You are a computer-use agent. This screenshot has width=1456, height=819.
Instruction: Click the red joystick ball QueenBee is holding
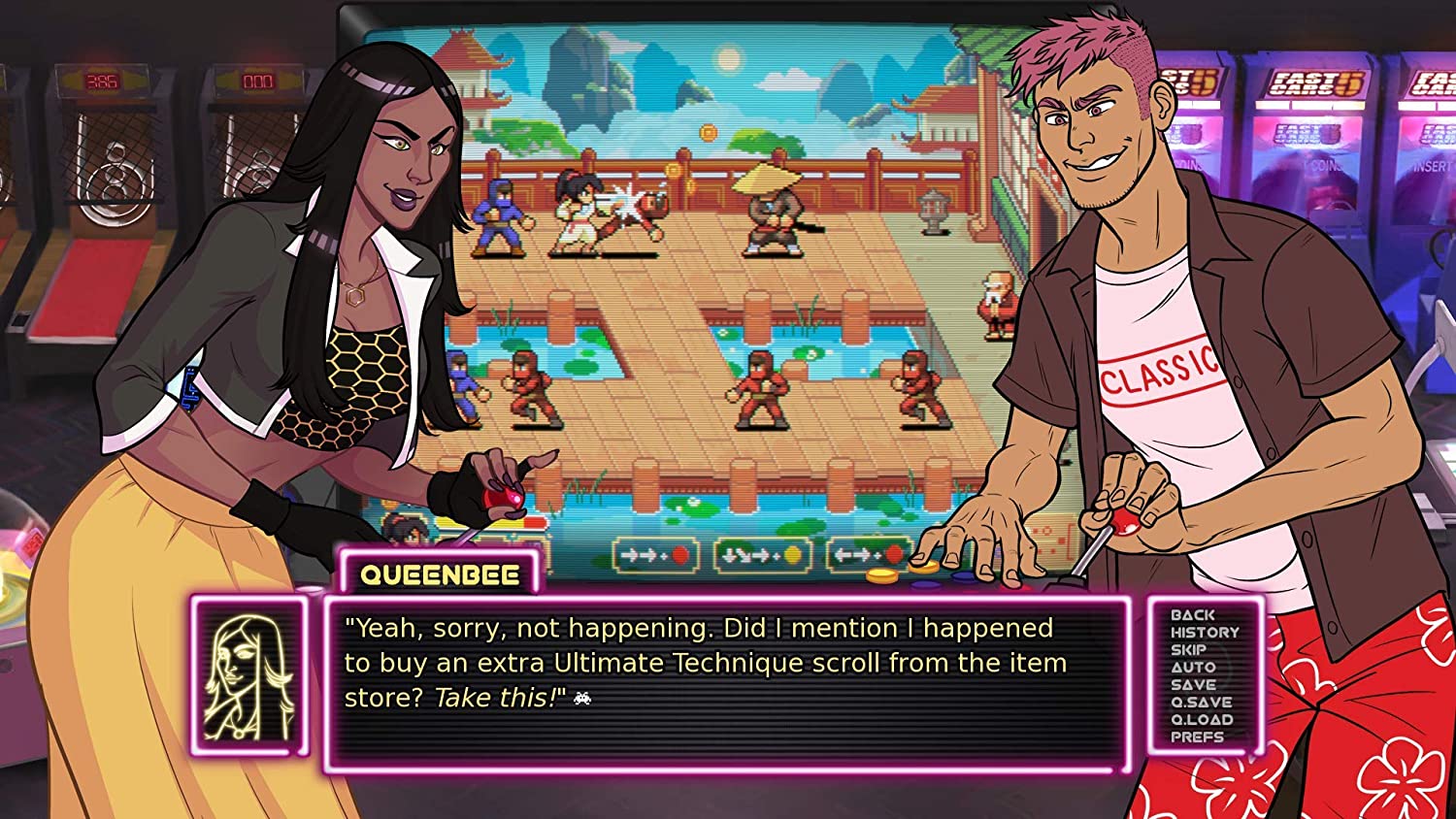pyautogui.click(x=505, y=498)
